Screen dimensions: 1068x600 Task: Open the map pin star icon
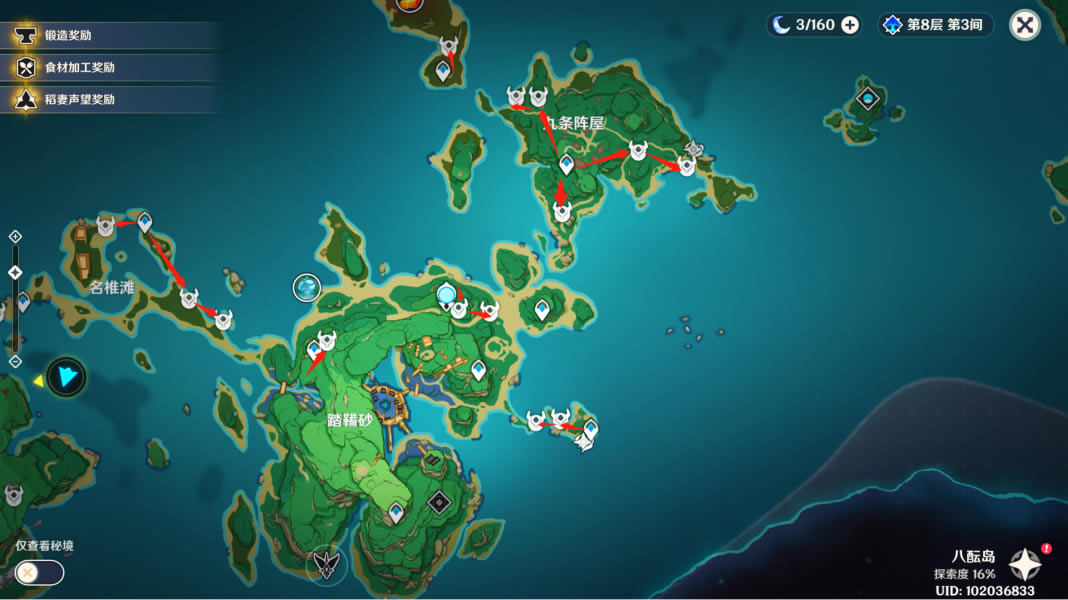1025,565
